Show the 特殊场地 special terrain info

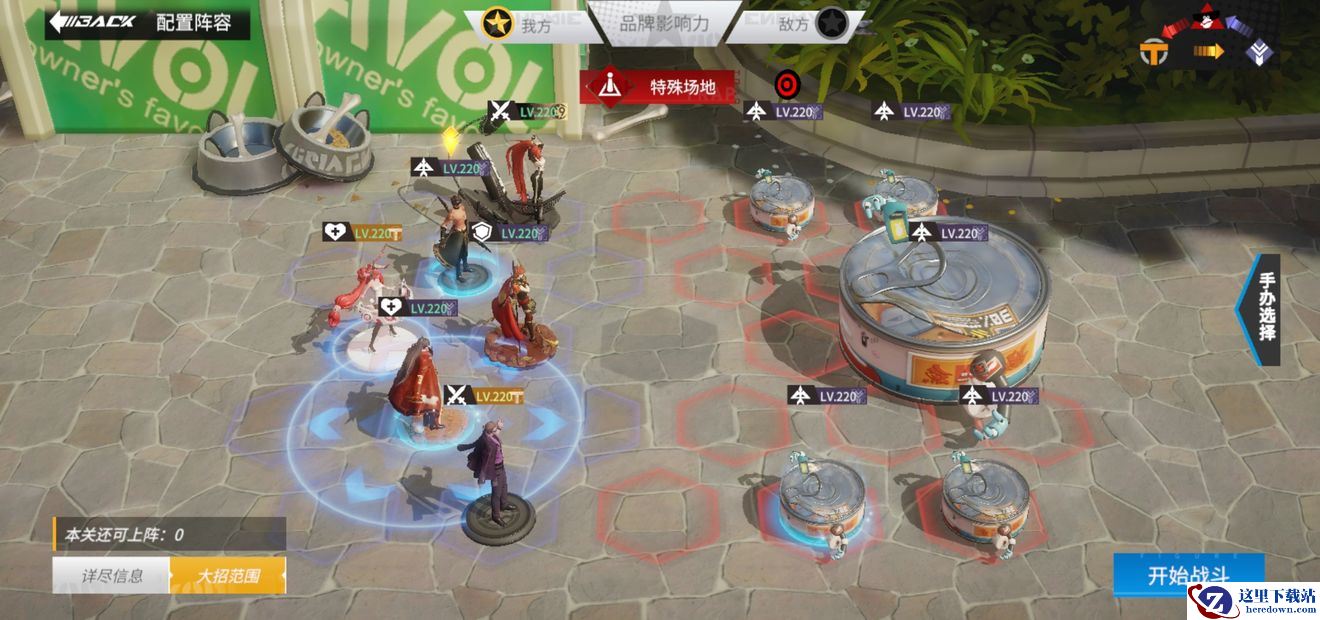click(x=660, y=87)
